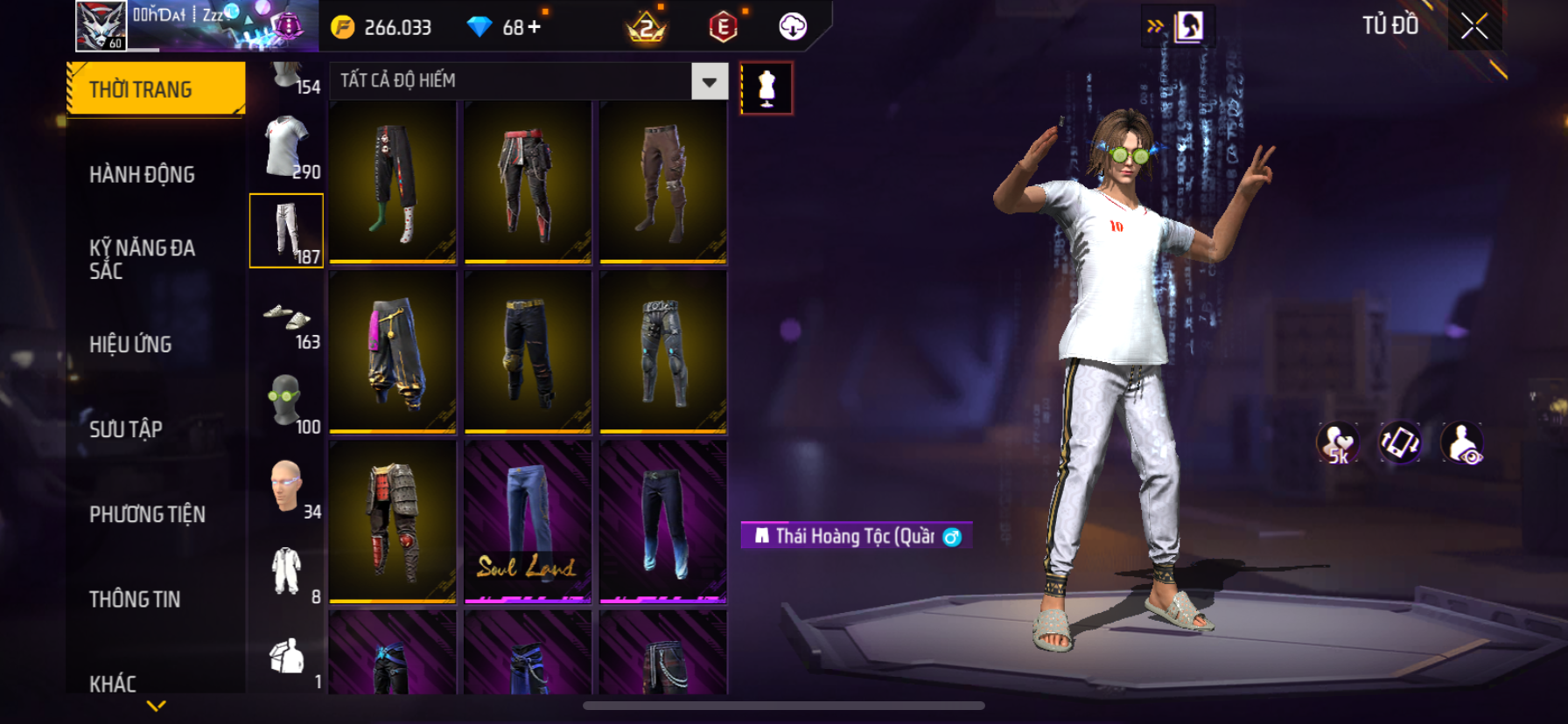This screenshot has width=1568, height=724.
Task: Close the wardrobe screen
Action: point(1474,27)
